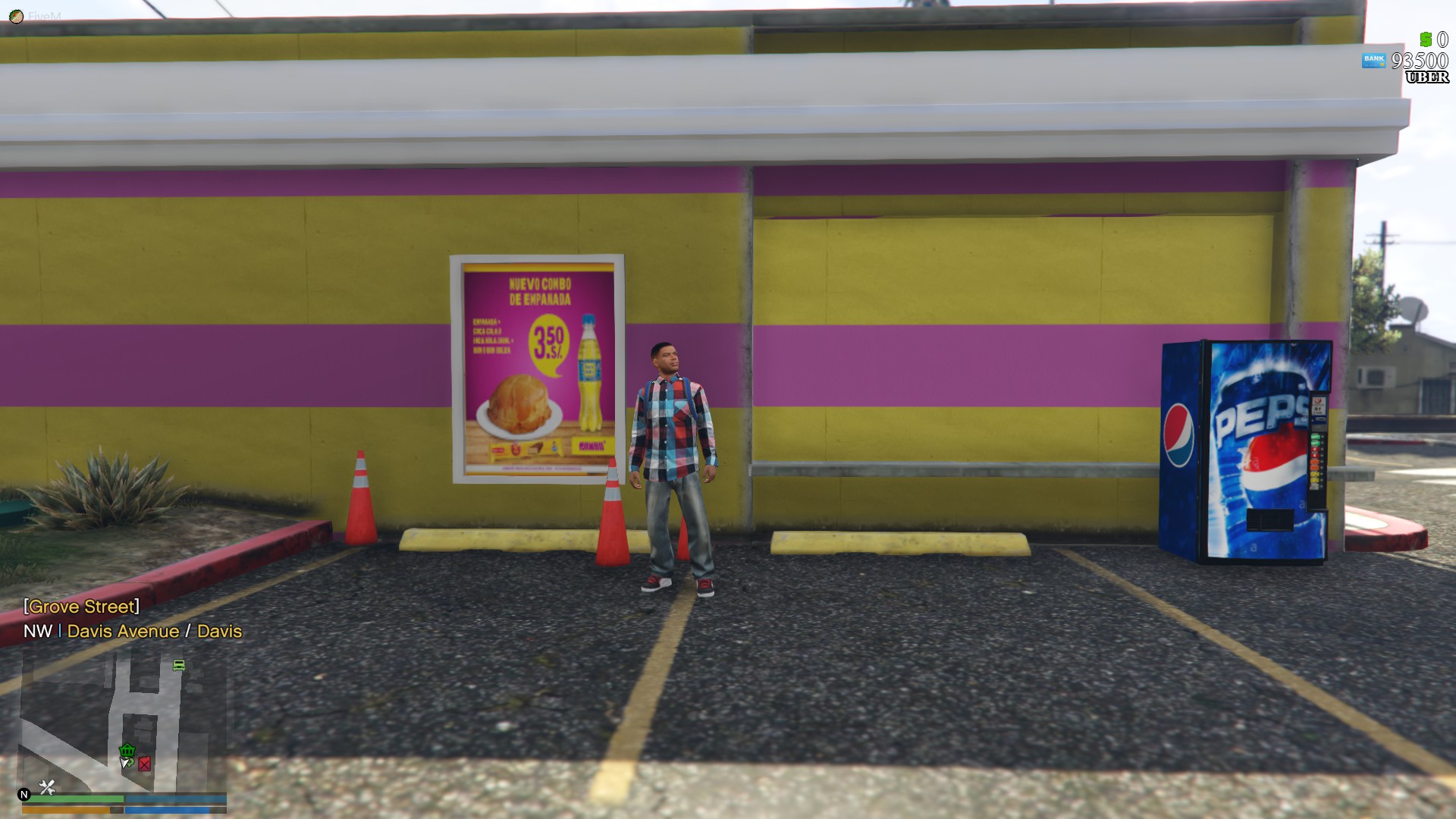1456x819 pixels.
Task: Click the green shop basket blip on minimap
Action: tap(127, 751)
